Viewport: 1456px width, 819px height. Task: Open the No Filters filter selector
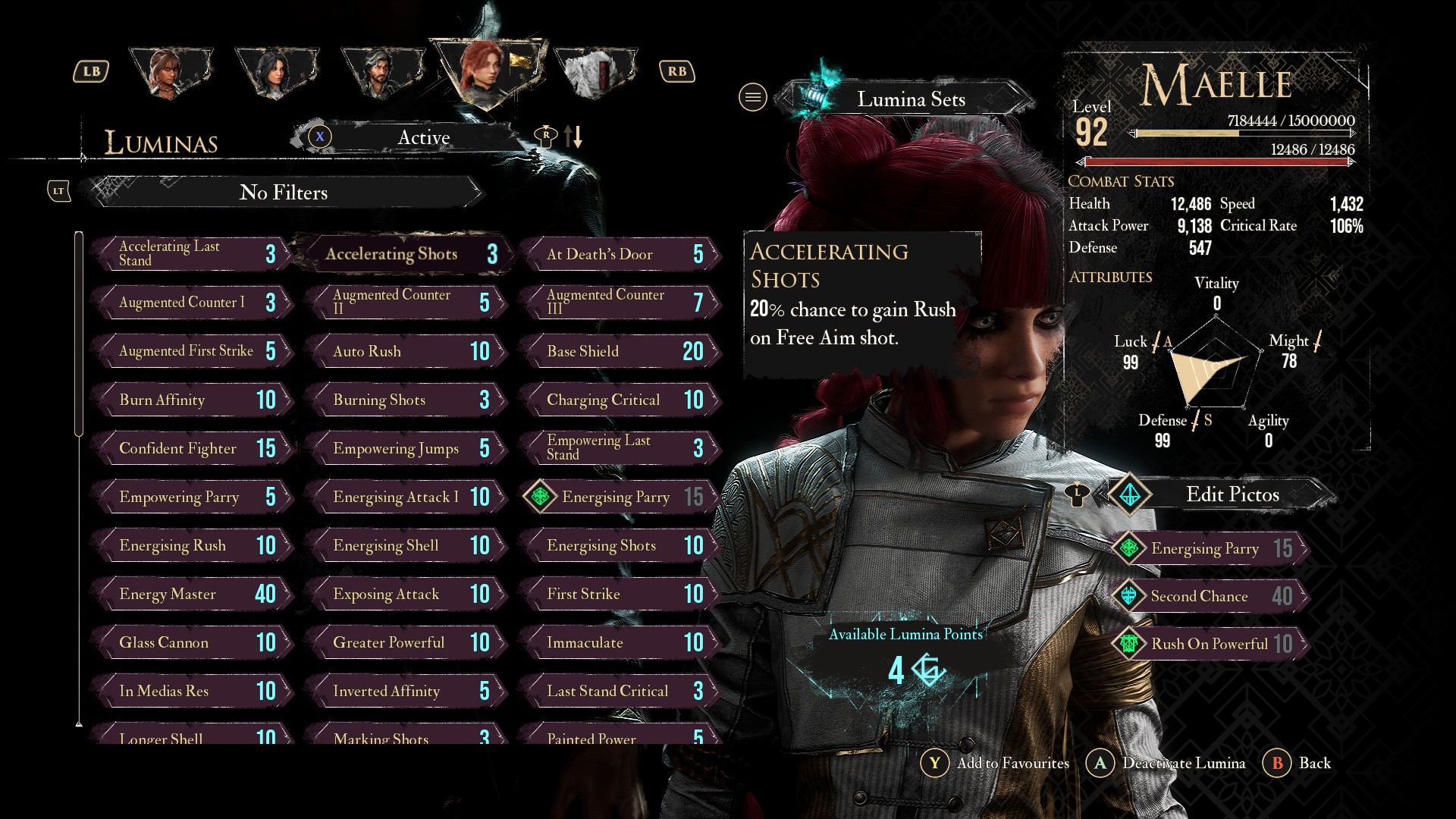tap(284, 193)
